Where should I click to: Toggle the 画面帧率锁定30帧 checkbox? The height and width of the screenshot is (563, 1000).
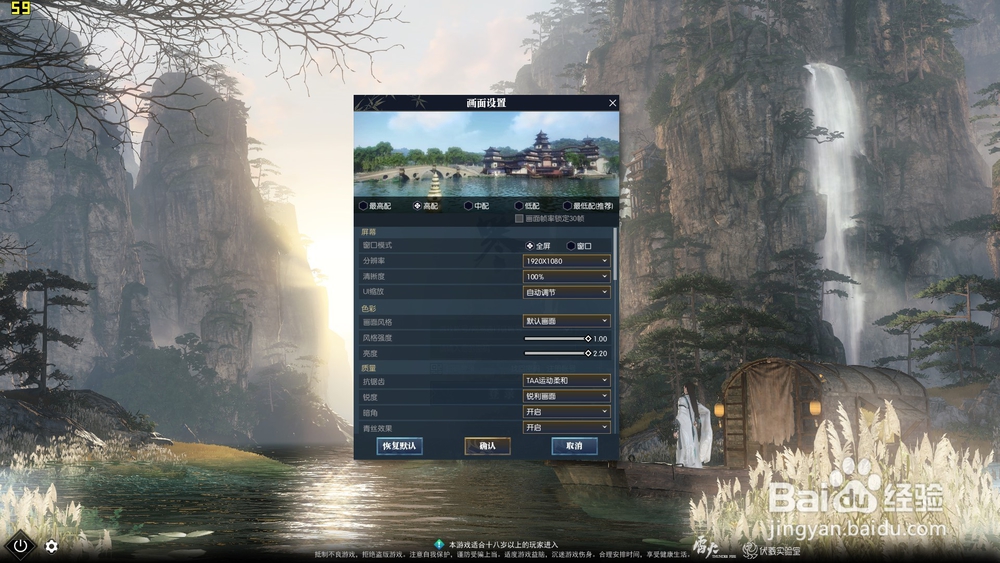(x=518, y=218)
